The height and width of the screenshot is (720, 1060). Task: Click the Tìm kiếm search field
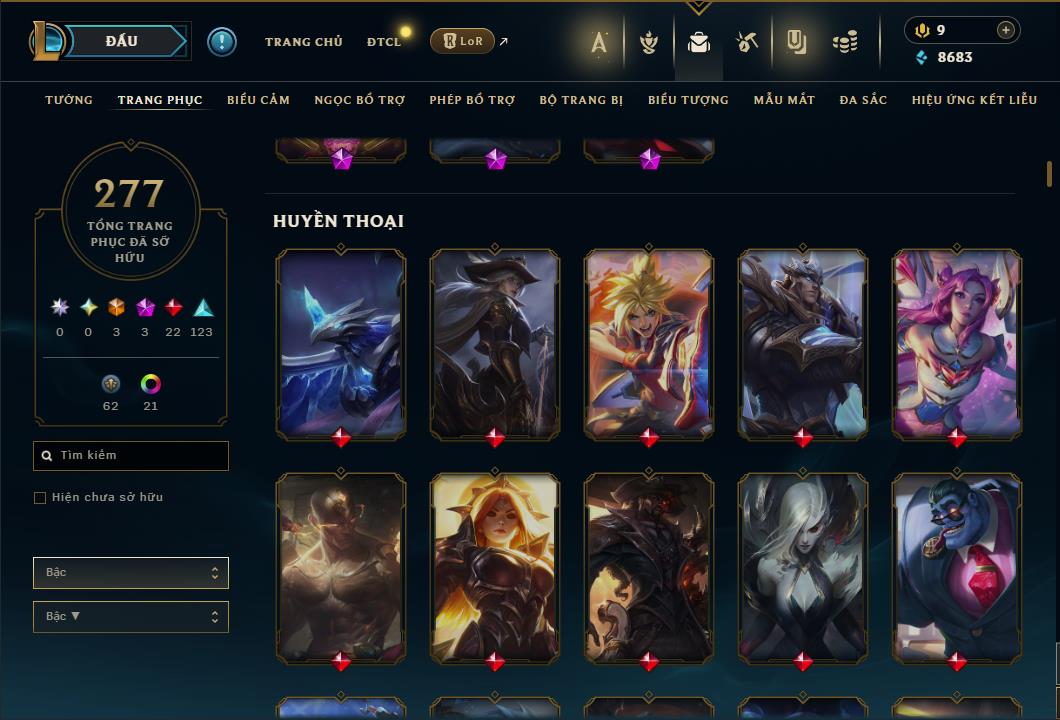click(x=131, y=456)
